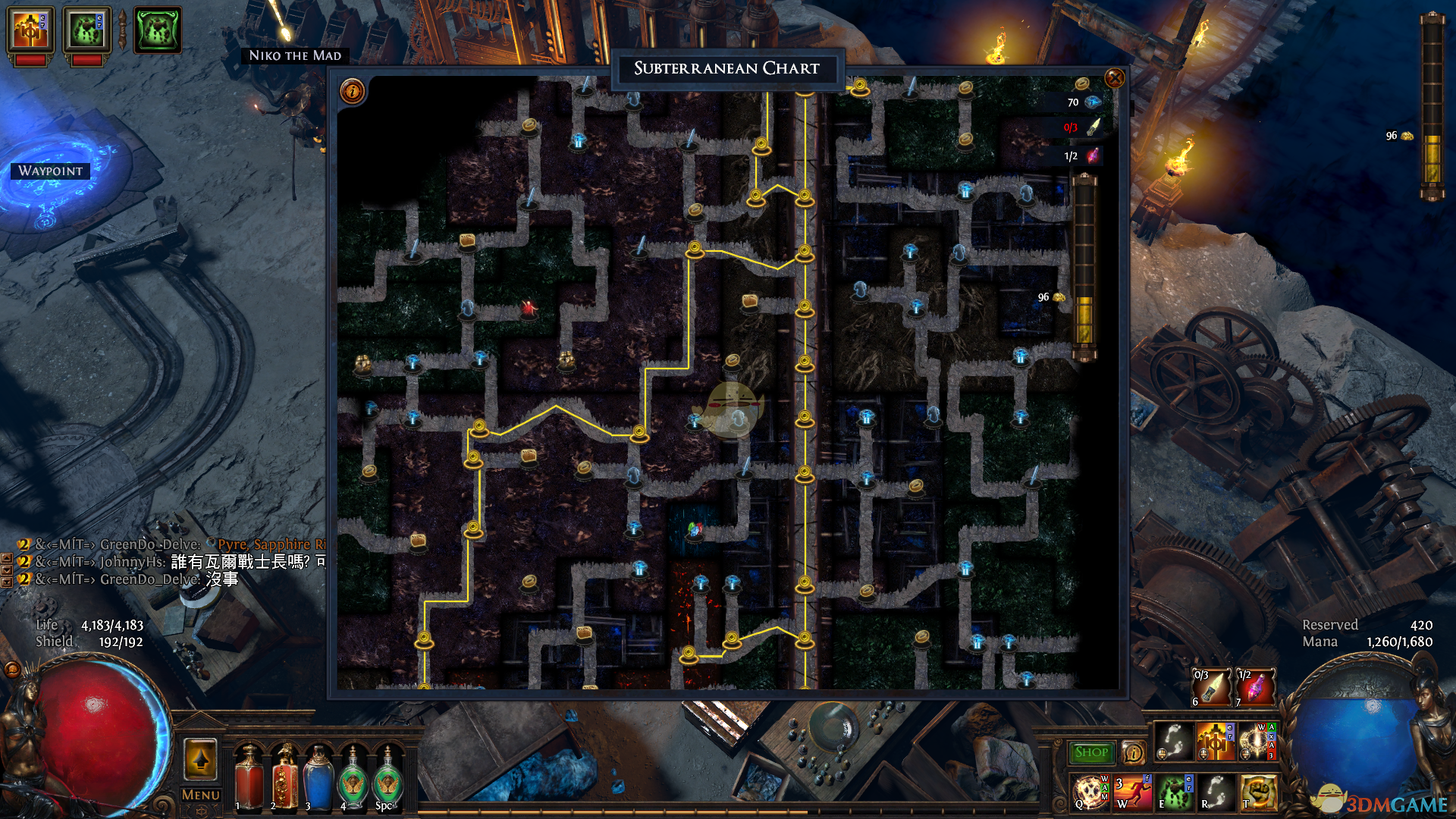This screenshot has width=1456, height=819.
Task: Open the Menu
Action: click(x=201, y=795)
